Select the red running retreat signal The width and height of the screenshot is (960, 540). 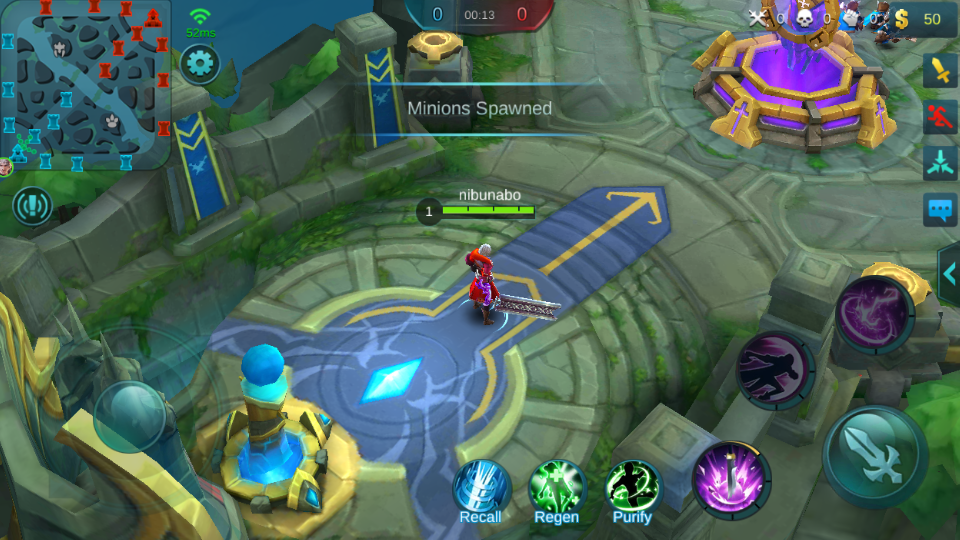[939, 116]
